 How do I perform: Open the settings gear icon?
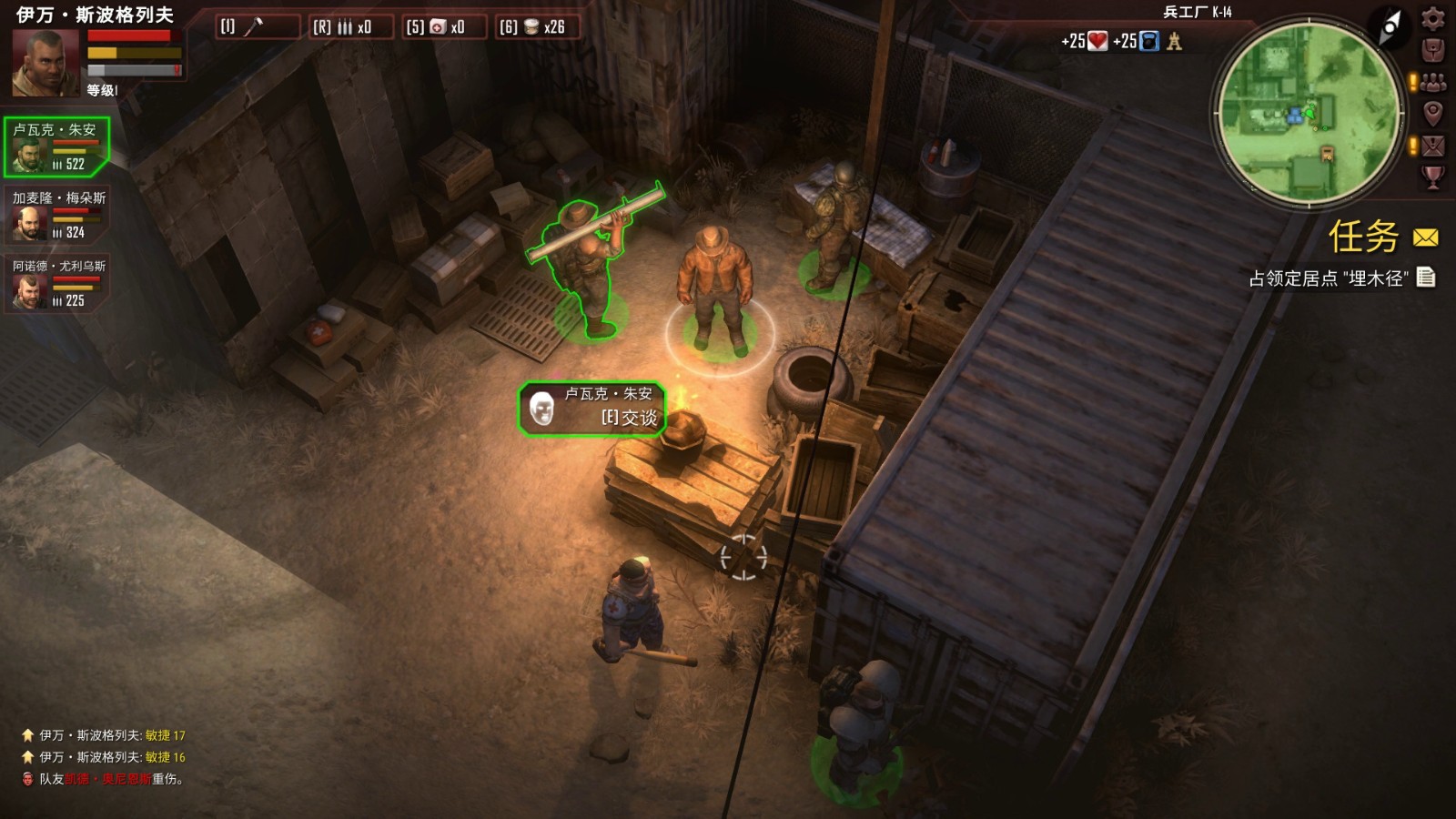tap(1432, 19)
